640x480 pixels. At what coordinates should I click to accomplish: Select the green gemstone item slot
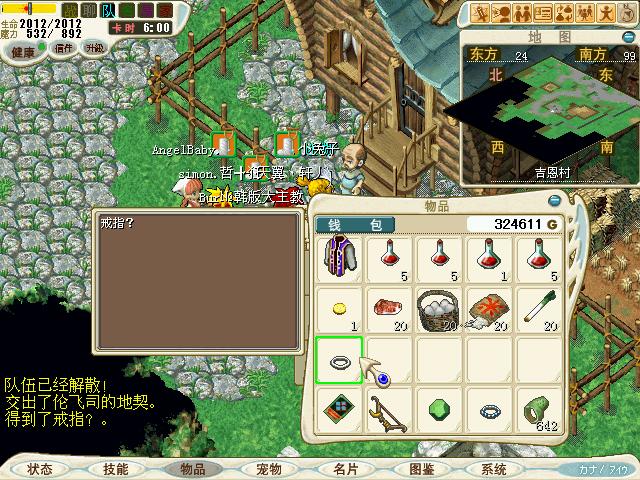pos(438,410)
